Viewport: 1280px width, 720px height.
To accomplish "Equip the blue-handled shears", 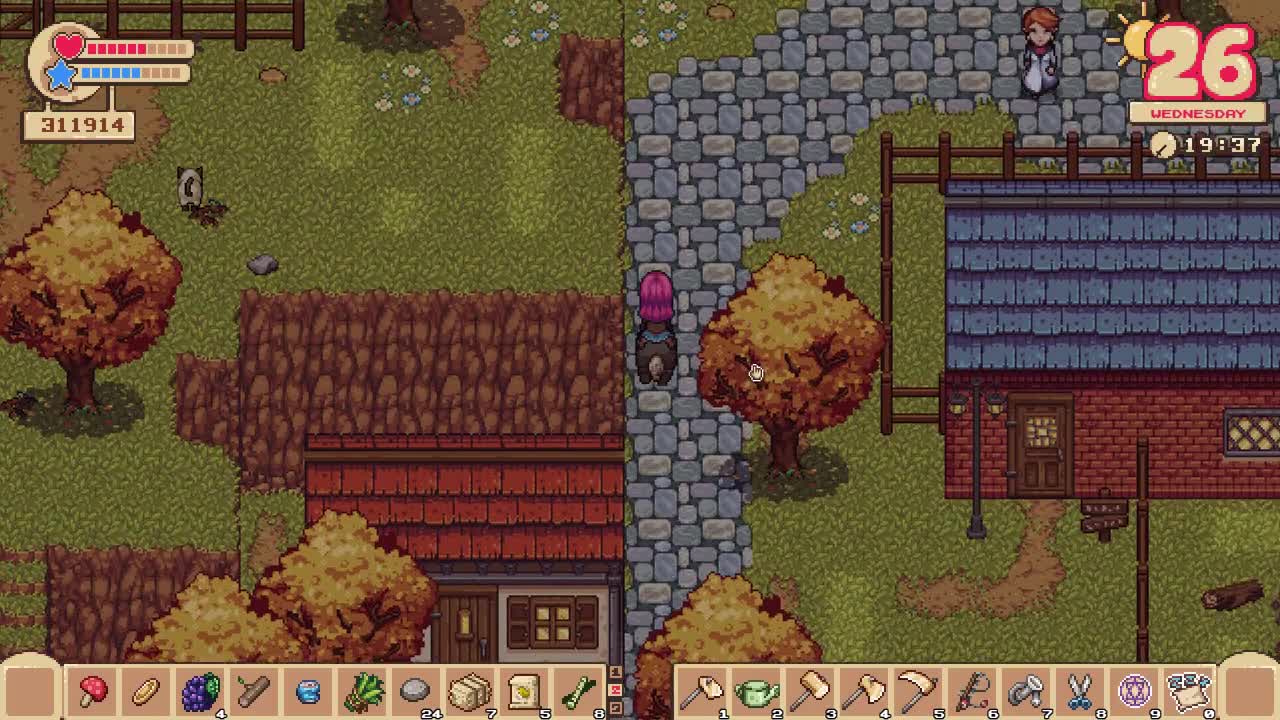I will coord(1080,690).
